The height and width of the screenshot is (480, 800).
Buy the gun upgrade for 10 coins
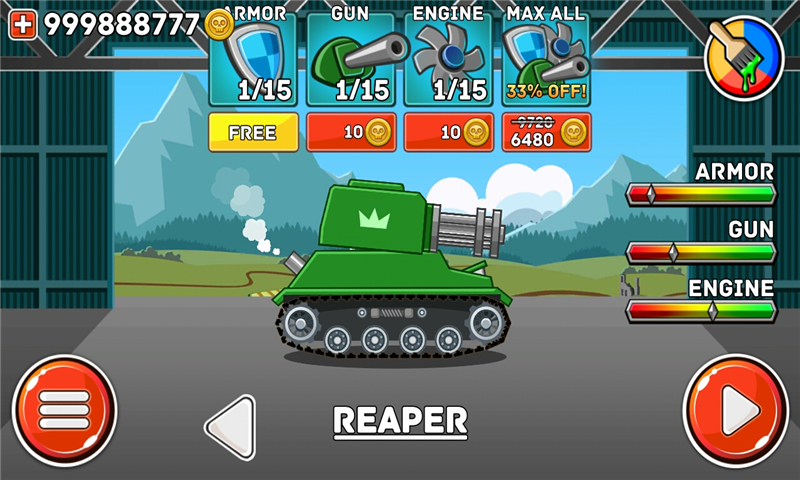tap(351, 132)
